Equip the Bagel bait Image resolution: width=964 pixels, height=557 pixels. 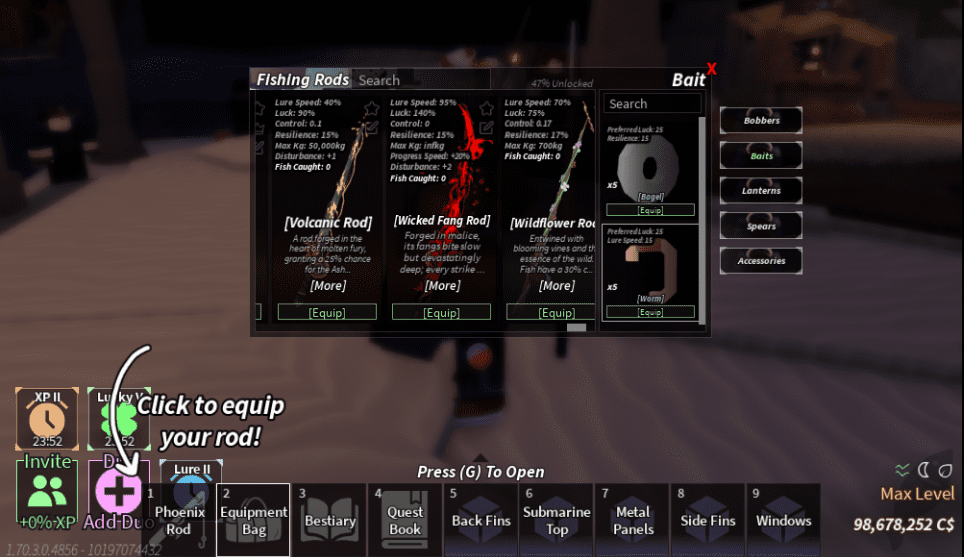pos(650,210)
